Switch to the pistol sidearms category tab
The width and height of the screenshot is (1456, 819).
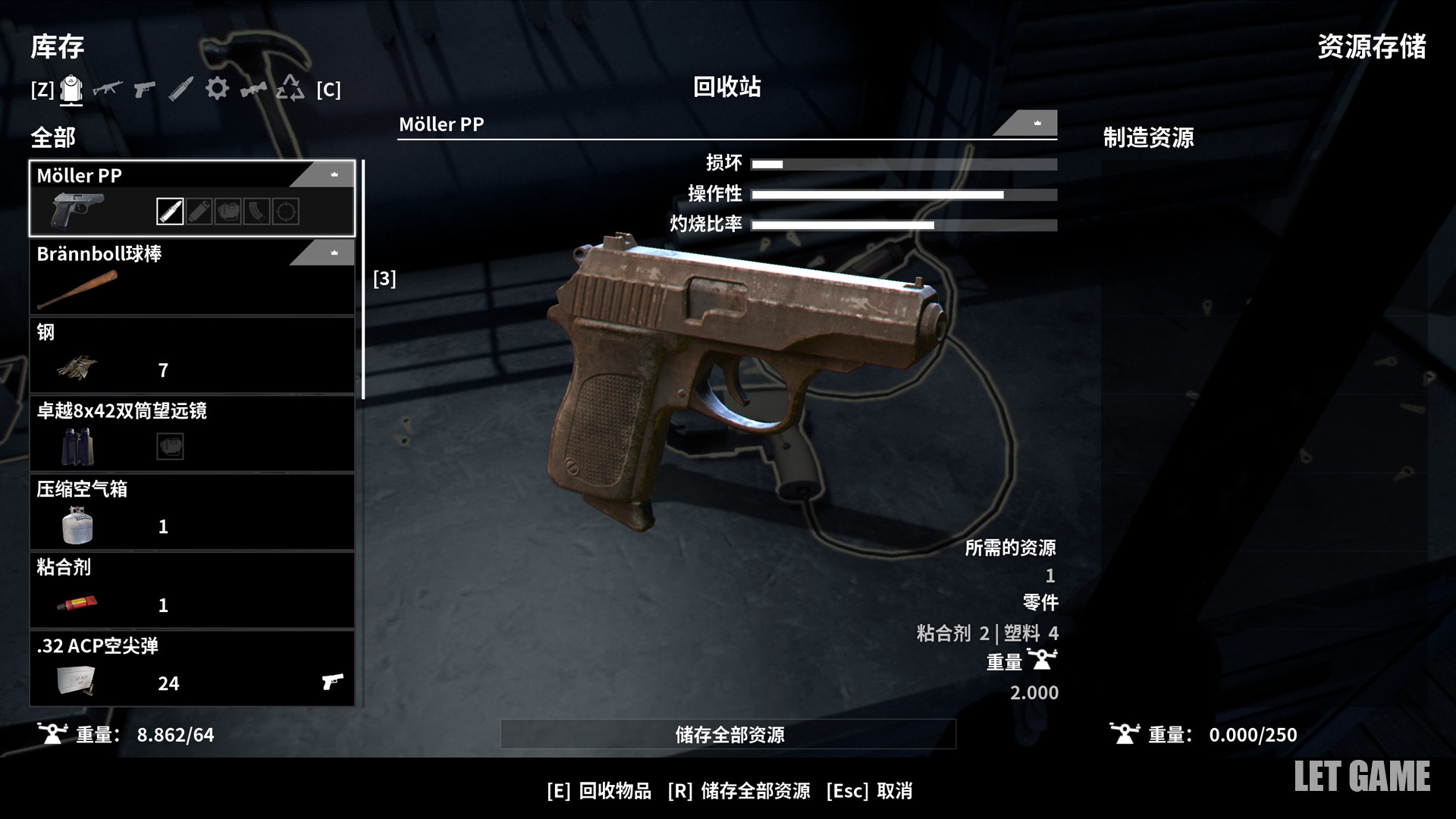(144, 89)
